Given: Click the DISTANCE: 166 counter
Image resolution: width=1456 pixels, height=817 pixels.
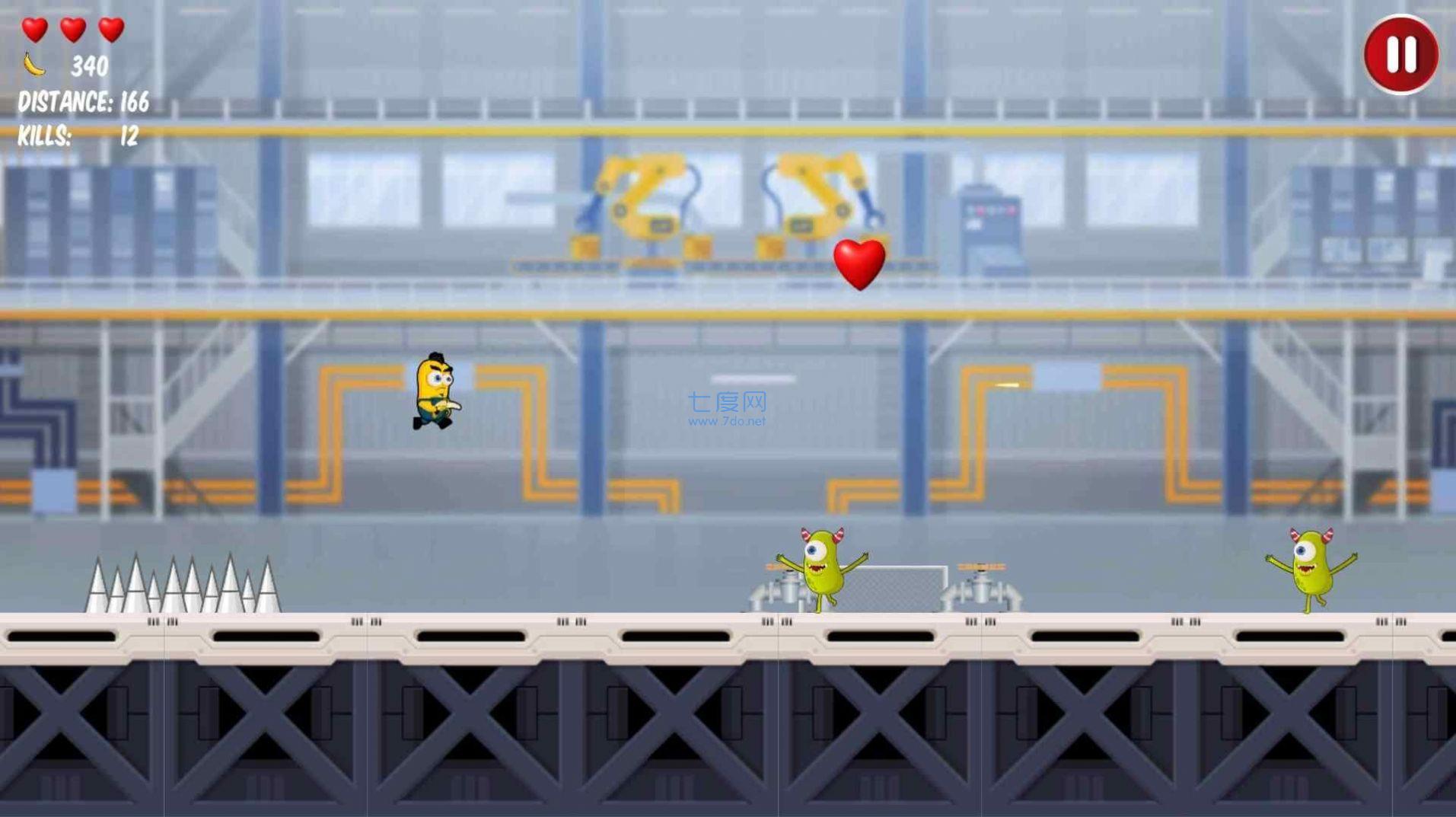Looking at the screenshot, I should point(81,101).
